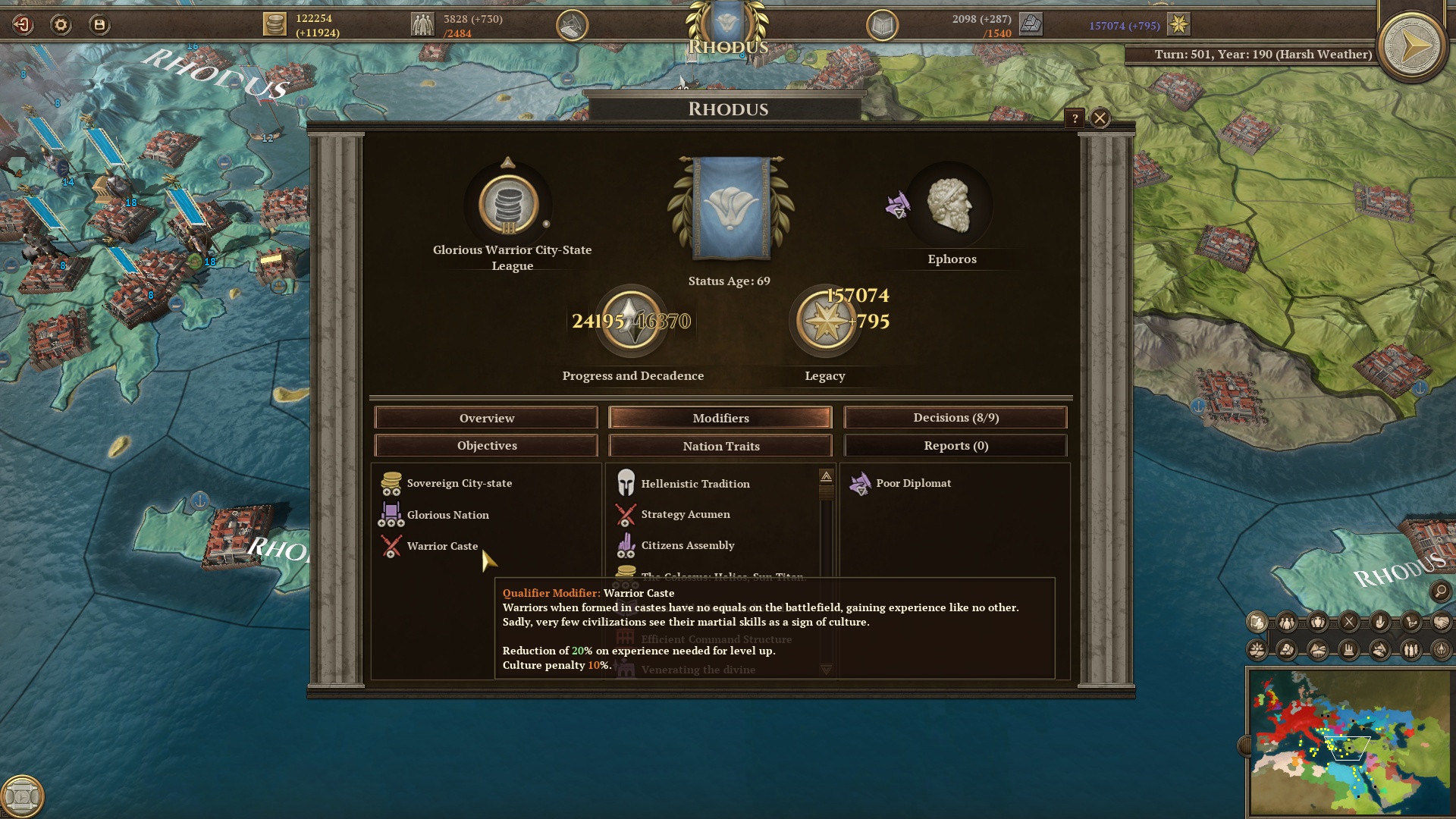Open the Reports (0) panel
Viewport: 1456px width, 819px height.
click(955, 445)
